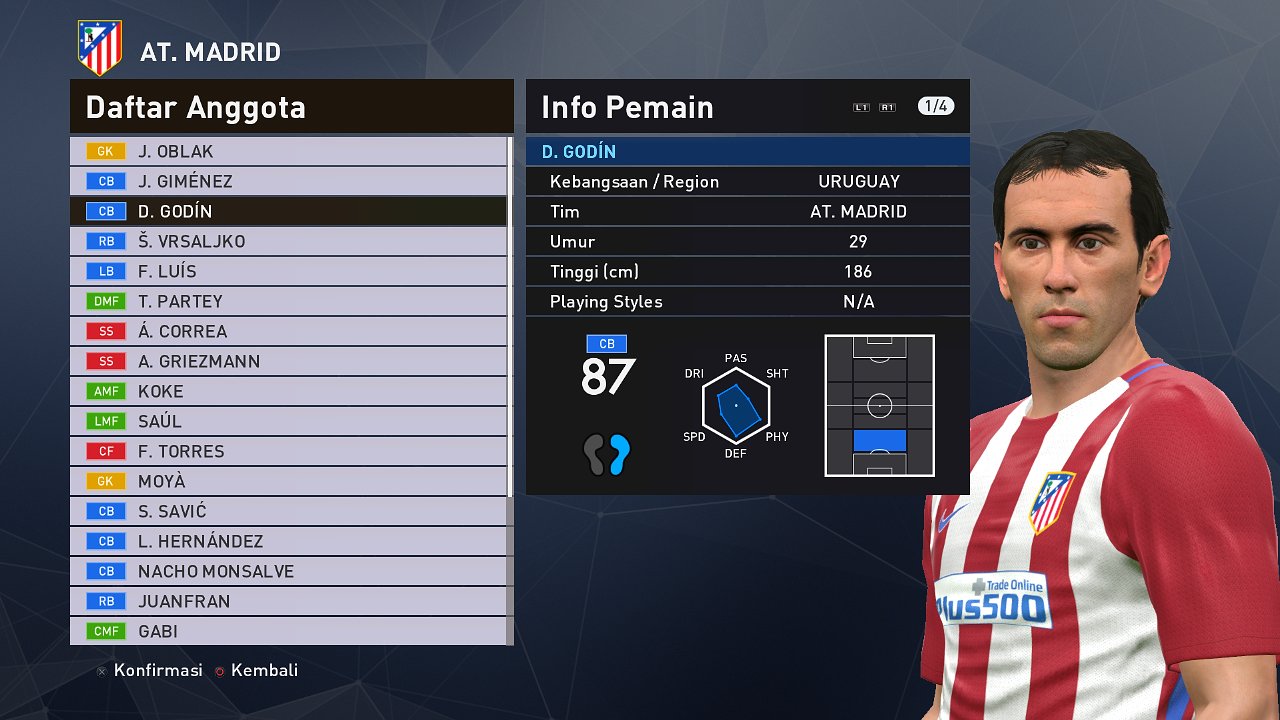Select the highlighted D. Godín row

pos(288,211)
